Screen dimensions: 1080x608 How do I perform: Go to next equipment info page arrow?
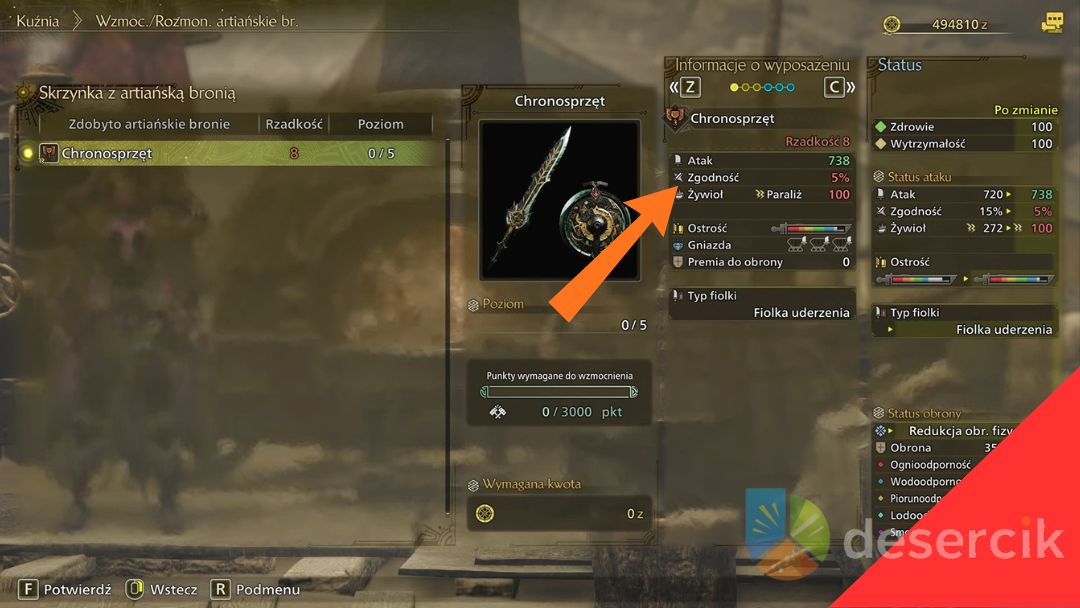[x=840, y=87]
